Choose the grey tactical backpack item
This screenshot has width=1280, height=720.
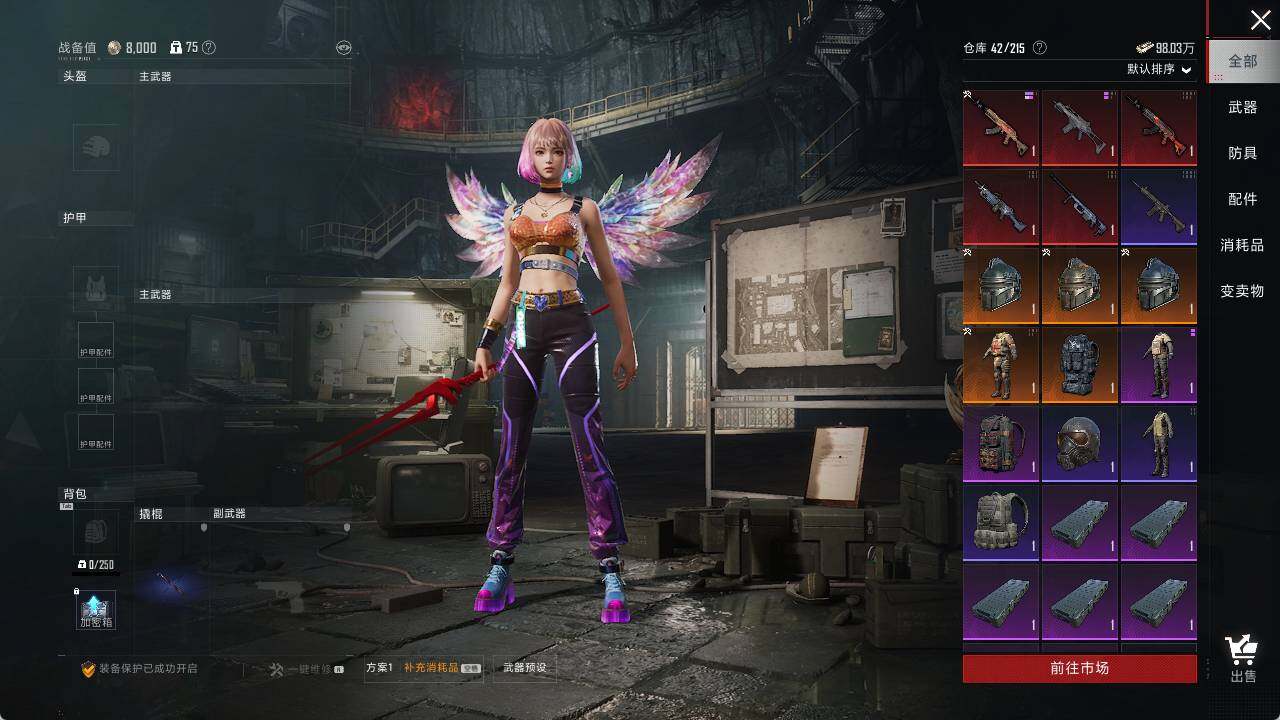click(x=1001, y=523)
